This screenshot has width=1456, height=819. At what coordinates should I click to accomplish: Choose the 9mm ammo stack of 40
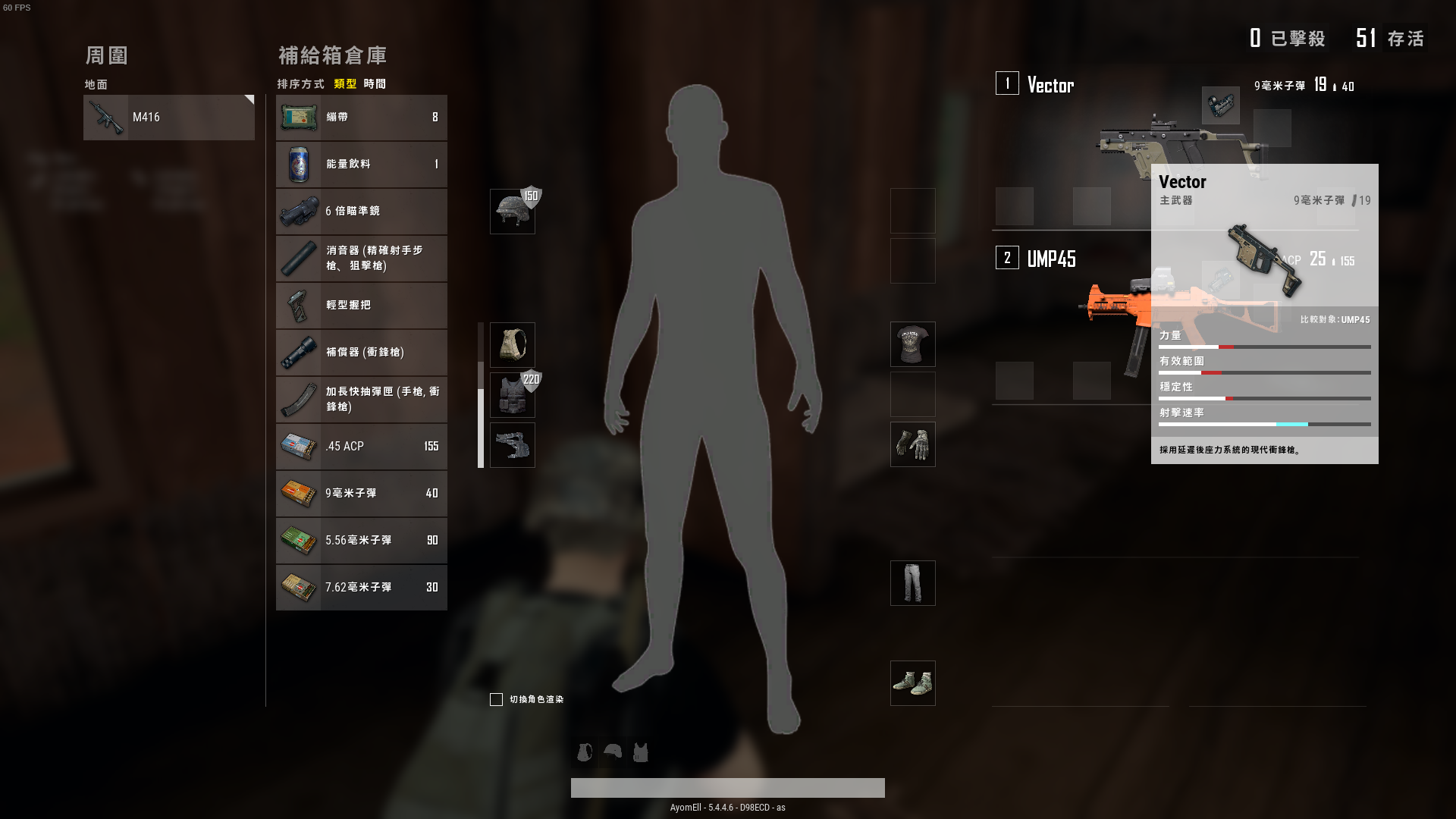[x=361, y=494]
